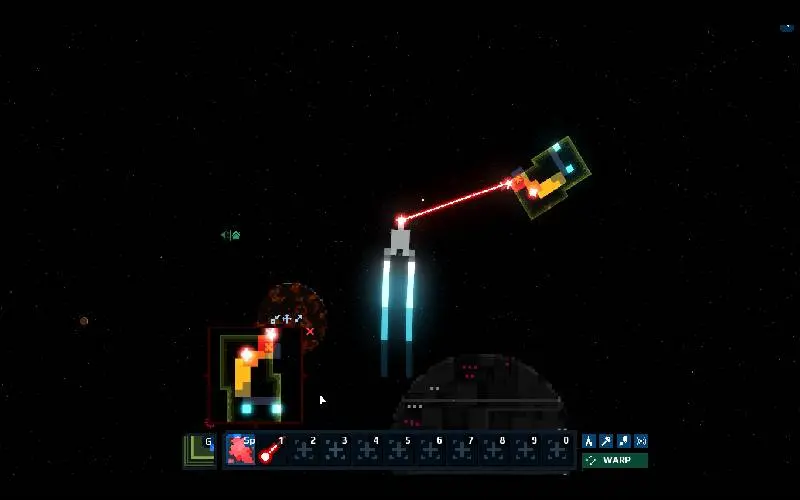The width and height of the screenshot is (800, 500).
Task: Activate the green WARP button
Action: click(x=615, y=461)
